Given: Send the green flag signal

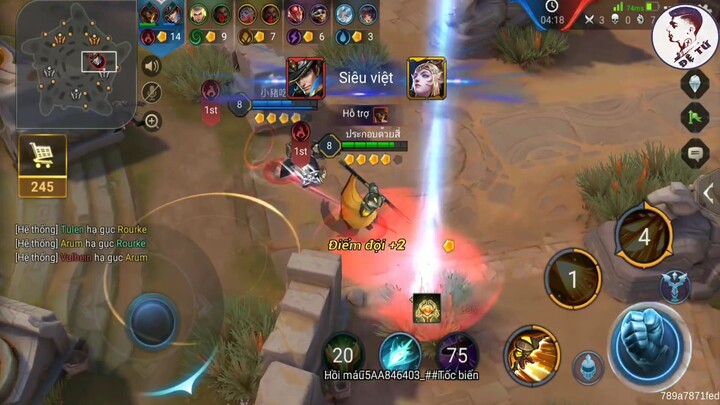Looking at the screenshot, I should (695, 119).
